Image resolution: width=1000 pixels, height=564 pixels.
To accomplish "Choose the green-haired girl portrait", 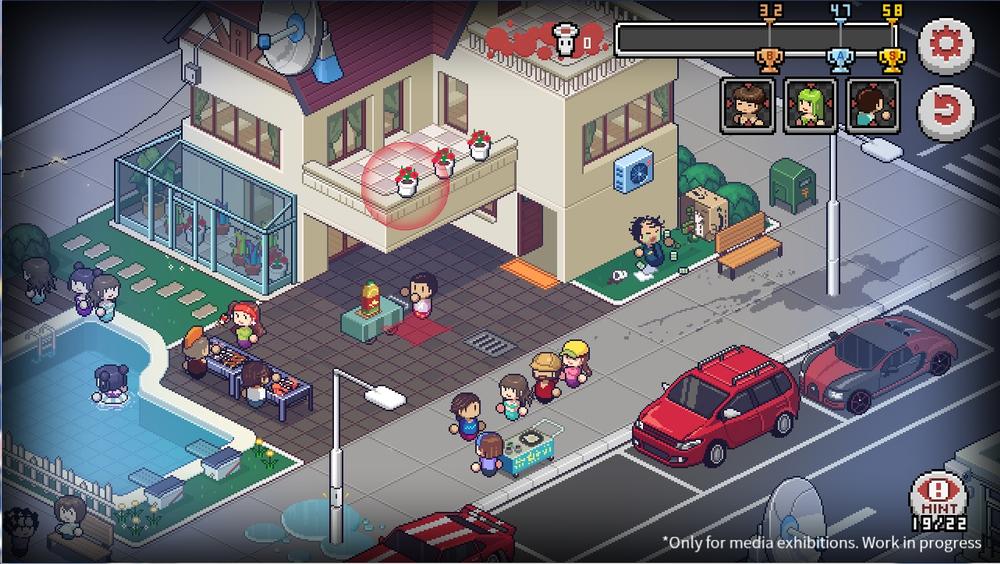I will (810, 106).
